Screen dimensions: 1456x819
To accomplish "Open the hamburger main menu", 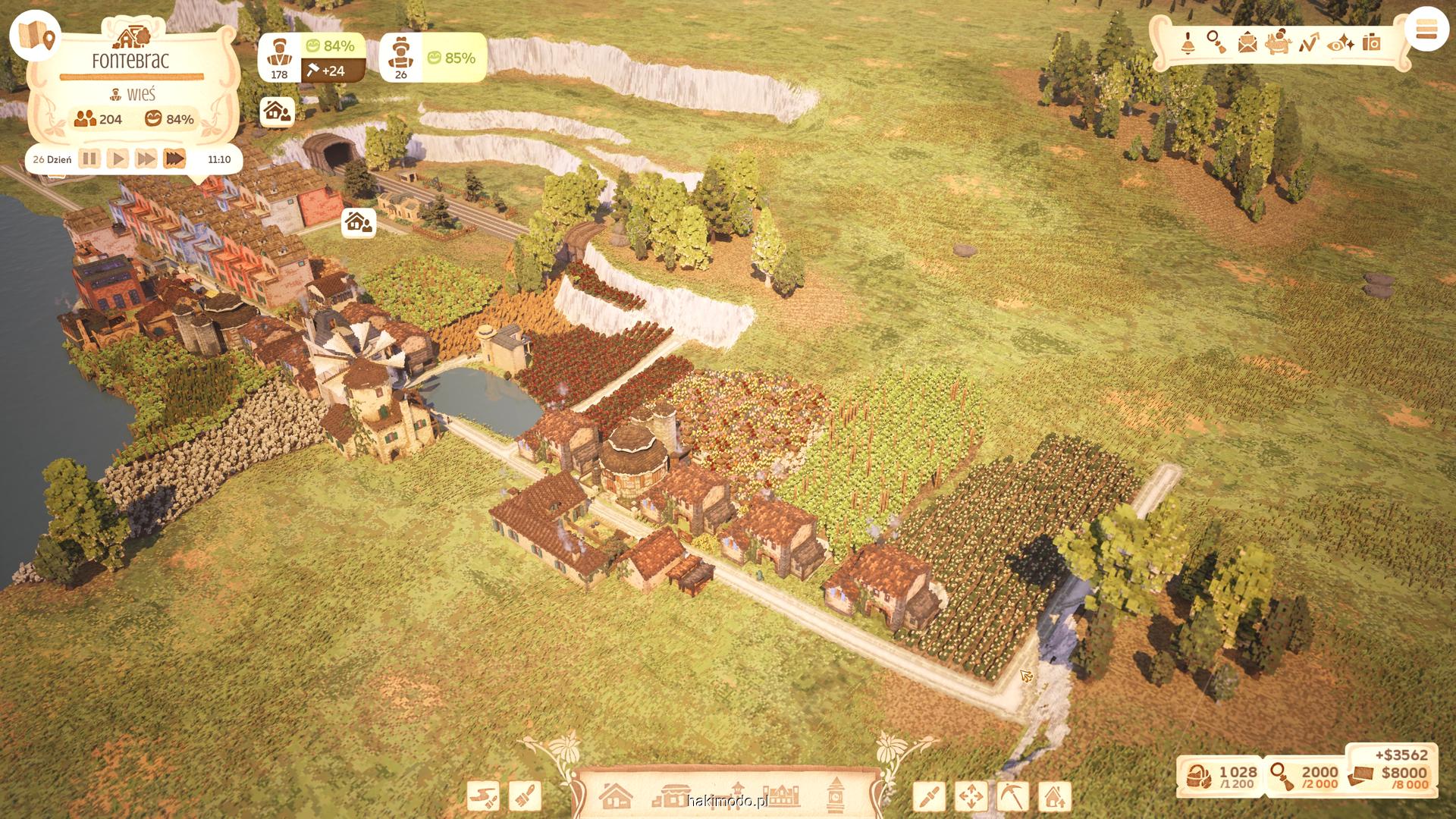I will point(1426,30).
